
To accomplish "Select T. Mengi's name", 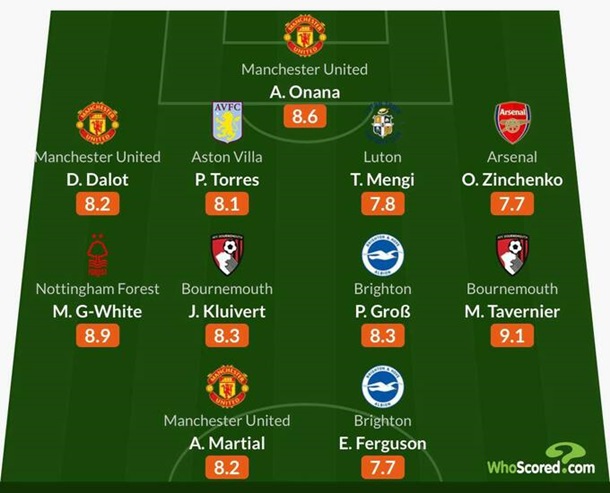I will [381, 179].
